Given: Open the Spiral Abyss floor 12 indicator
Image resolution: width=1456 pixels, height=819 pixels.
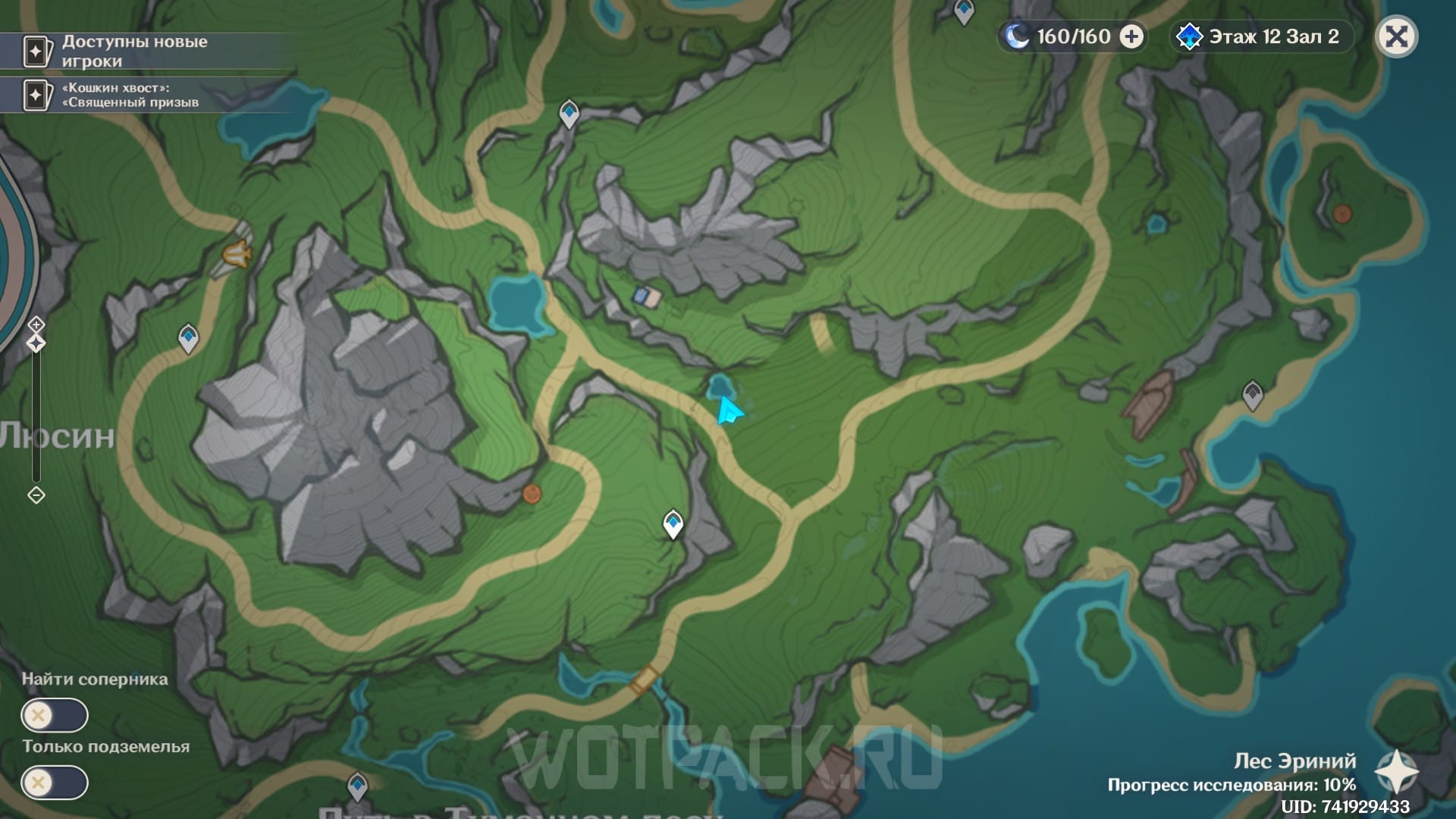Looking at the screenshot, I should 1262,36.
